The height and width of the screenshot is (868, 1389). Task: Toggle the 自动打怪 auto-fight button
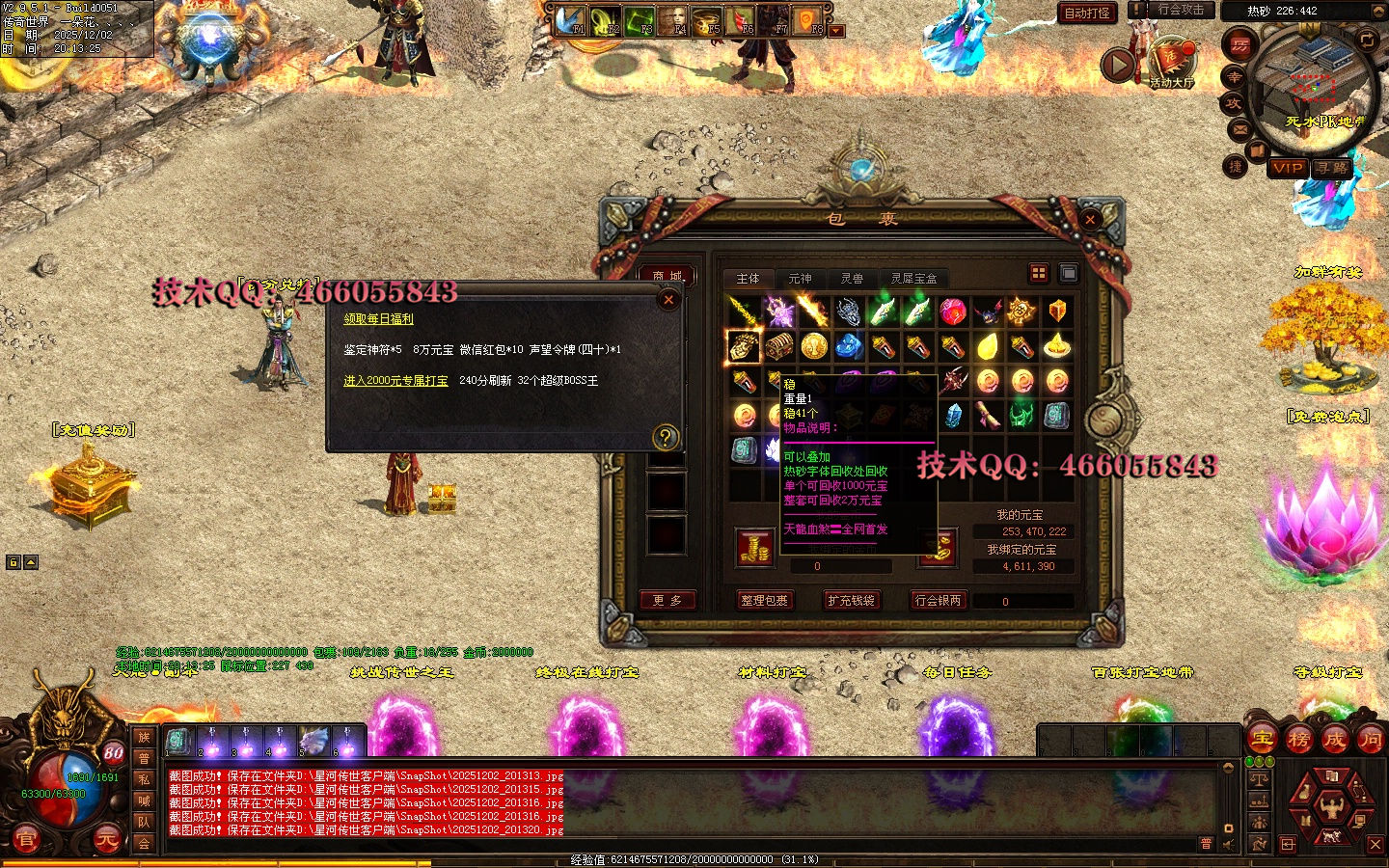coord(1087,14)
